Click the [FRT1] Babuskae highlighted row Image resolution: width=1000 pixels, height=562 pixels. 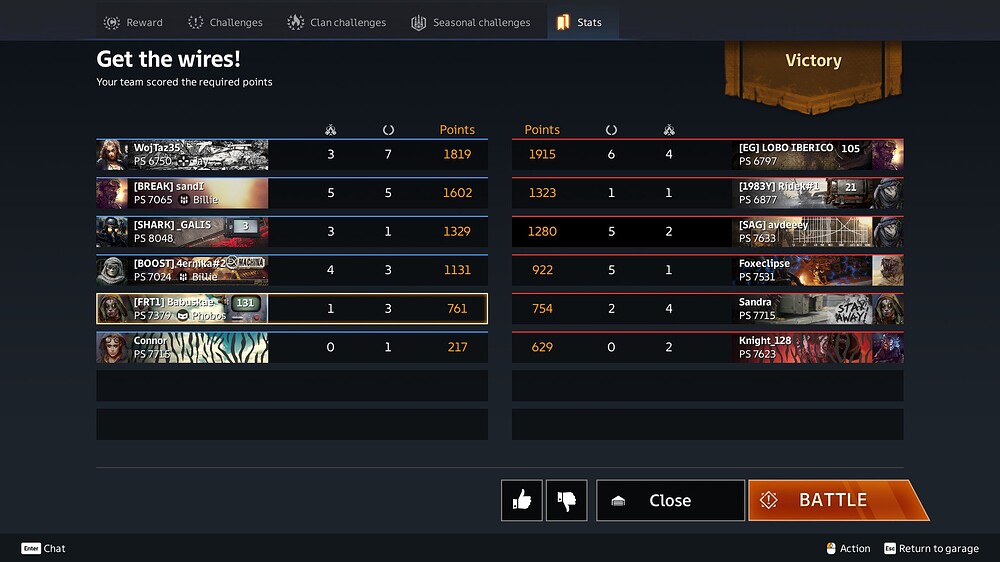[x=292, y=309]
